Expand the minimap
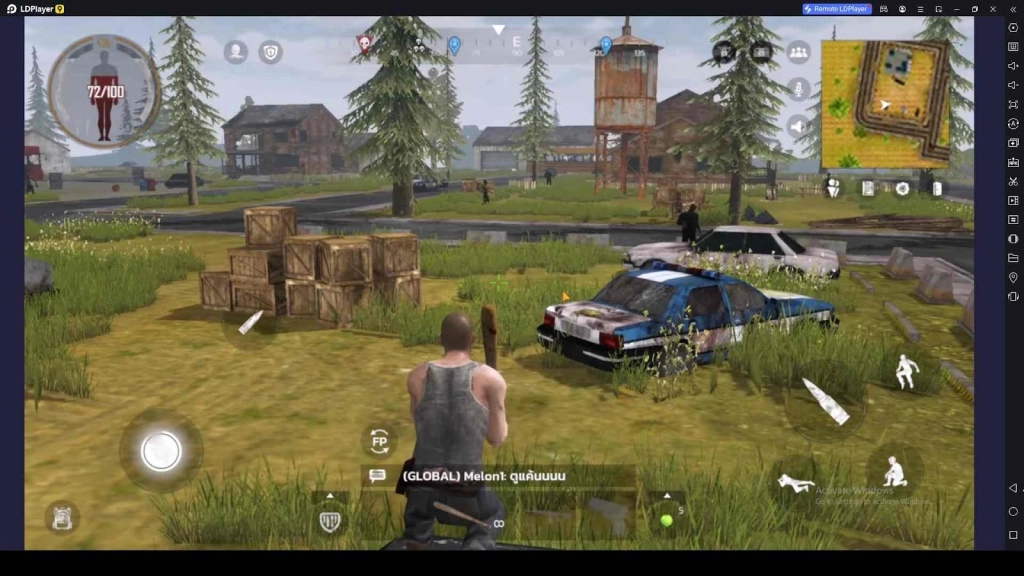The height and width of the screenshot is (576, 1024). click(x=885, y=104)
